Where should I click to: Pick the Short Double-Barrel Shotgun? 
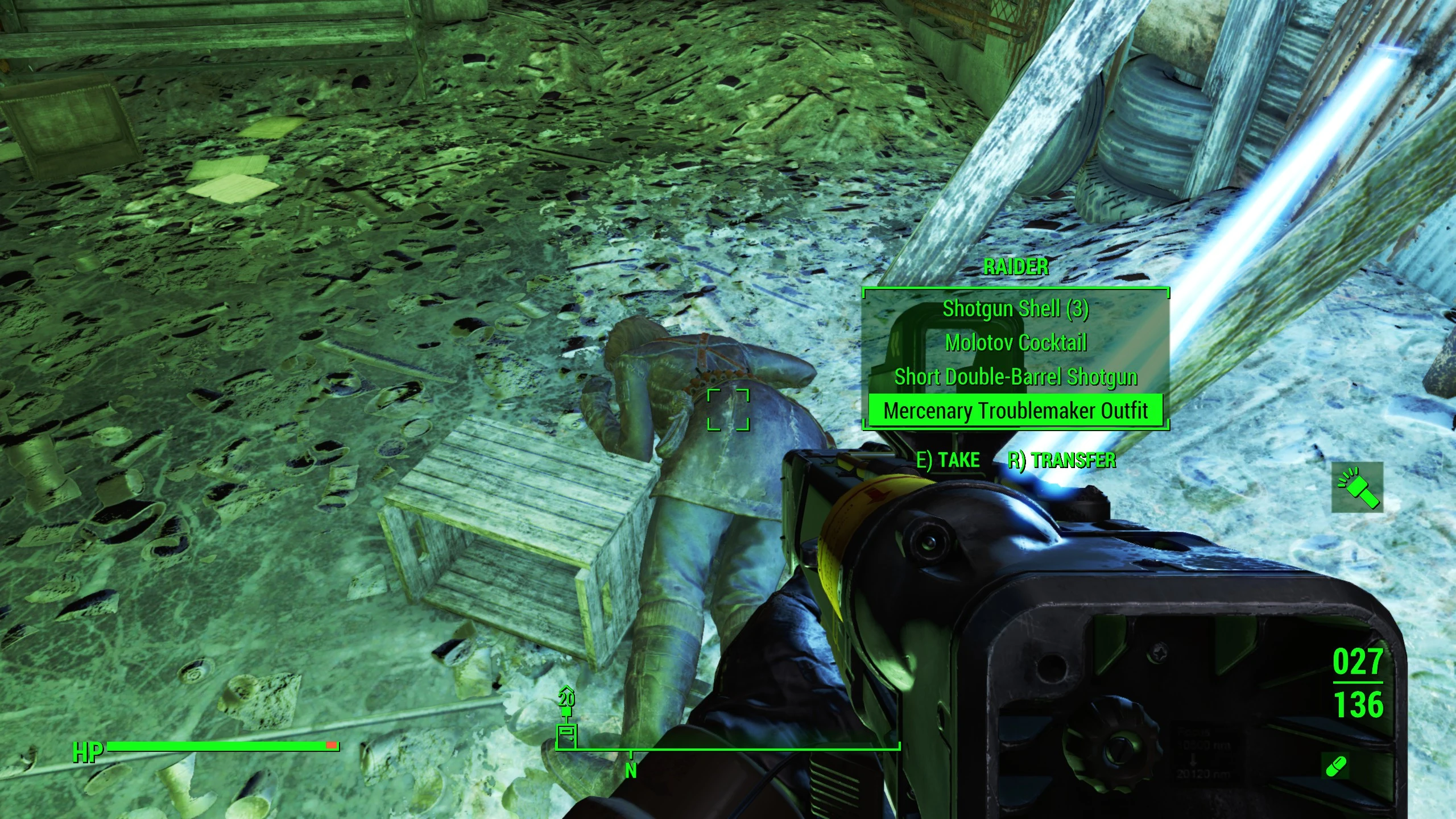1016,377
